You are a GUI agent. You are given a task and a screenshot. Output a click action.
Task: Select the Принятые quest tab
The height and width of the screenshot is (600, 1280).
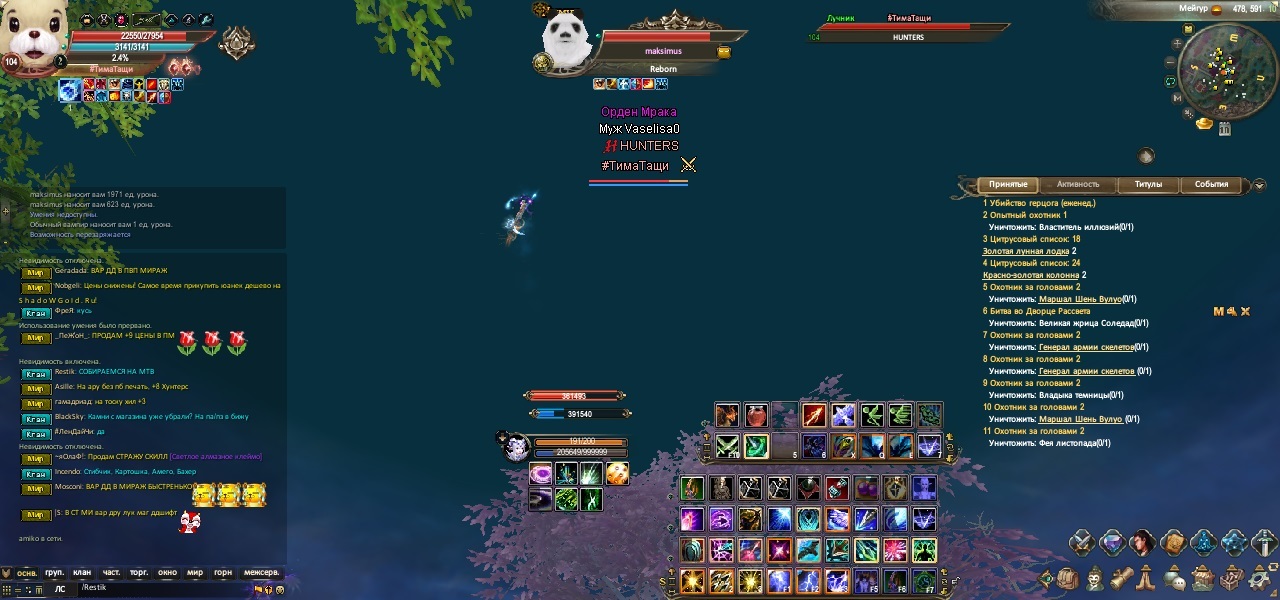point(1008,185)
